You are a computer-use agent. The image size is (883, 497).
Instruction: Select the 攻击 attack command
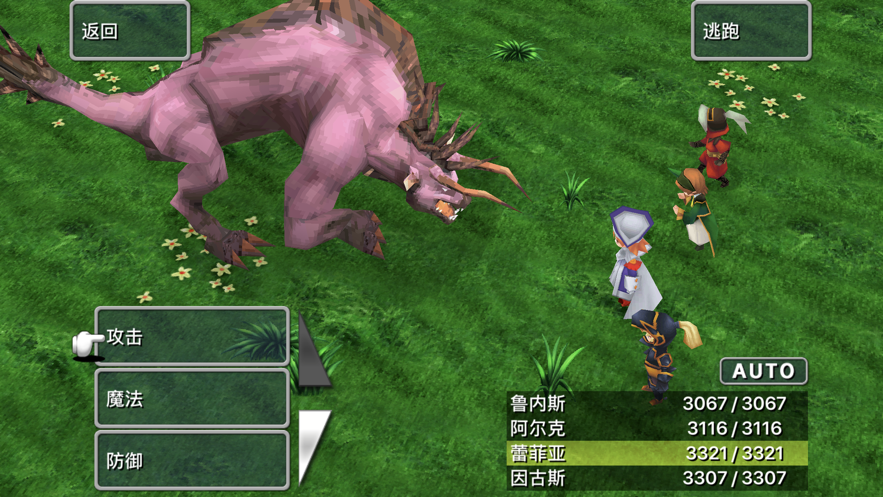pos(192,337)
